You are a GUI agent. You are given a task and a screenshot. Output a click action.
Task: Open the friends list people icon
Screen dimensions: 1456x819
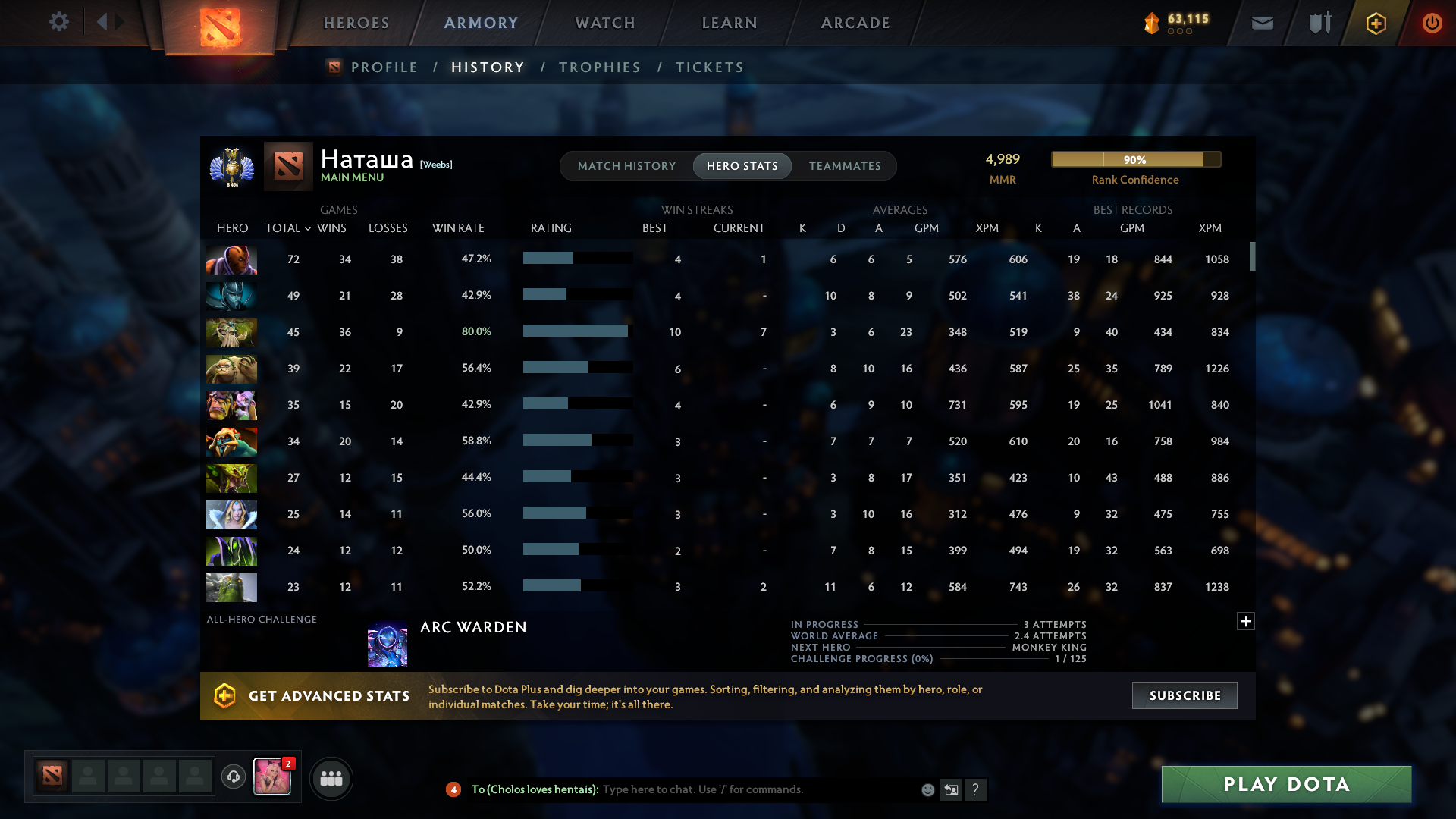(331, 778)
